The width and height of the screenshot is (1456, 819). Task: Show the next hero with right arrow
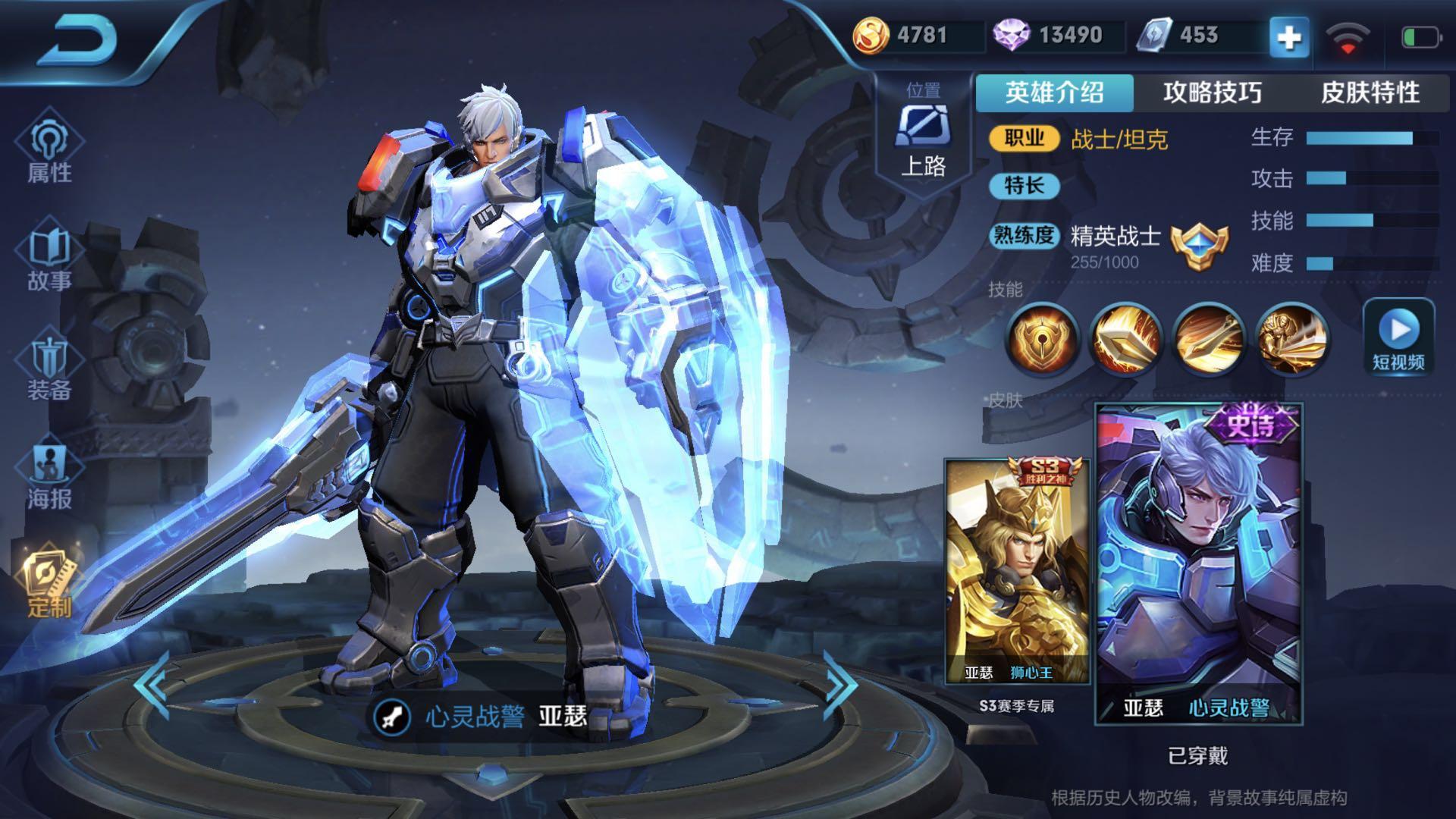click(x=840, y=685)
